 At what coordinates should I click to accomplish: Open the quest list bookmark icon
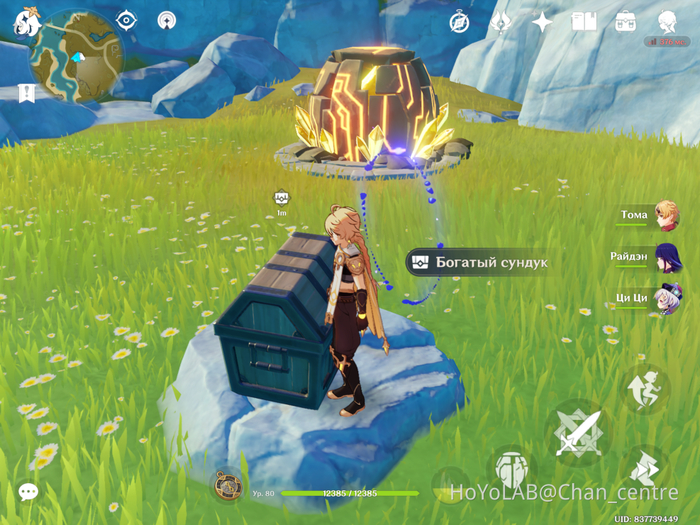26,93
